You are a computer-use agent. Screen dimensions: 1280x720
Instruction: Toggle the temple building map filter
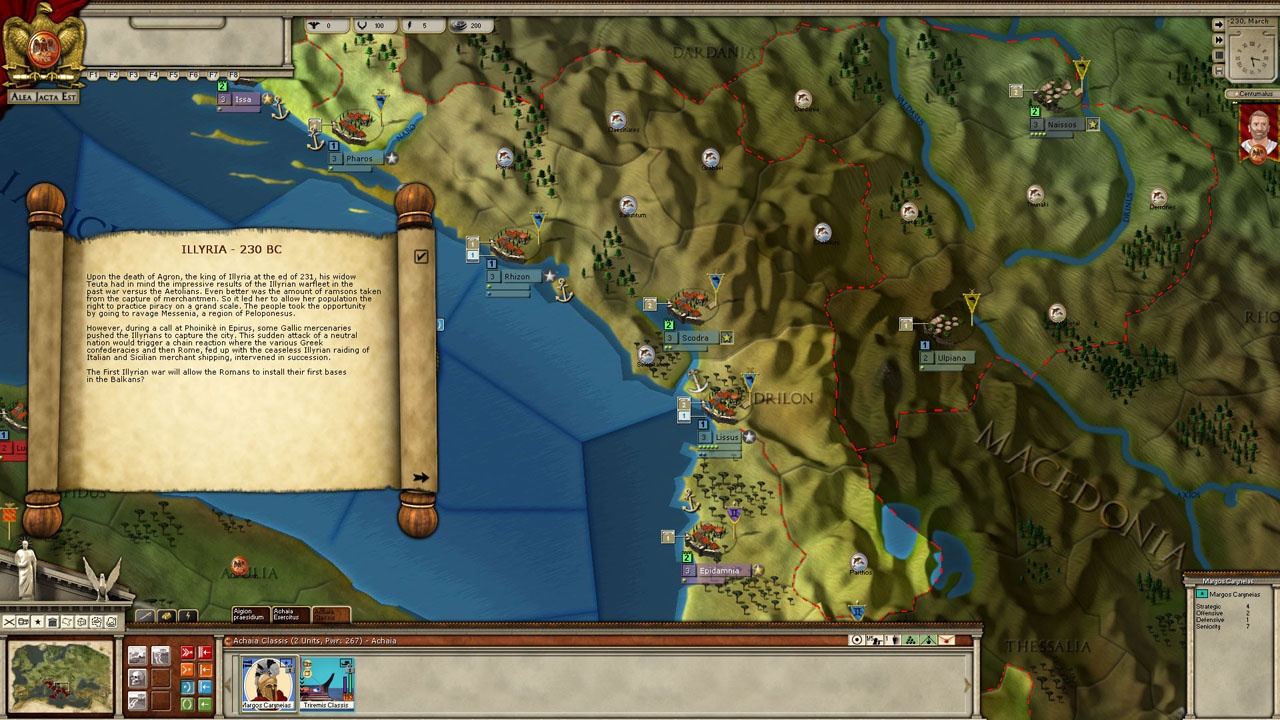click(x=53, y=622)
